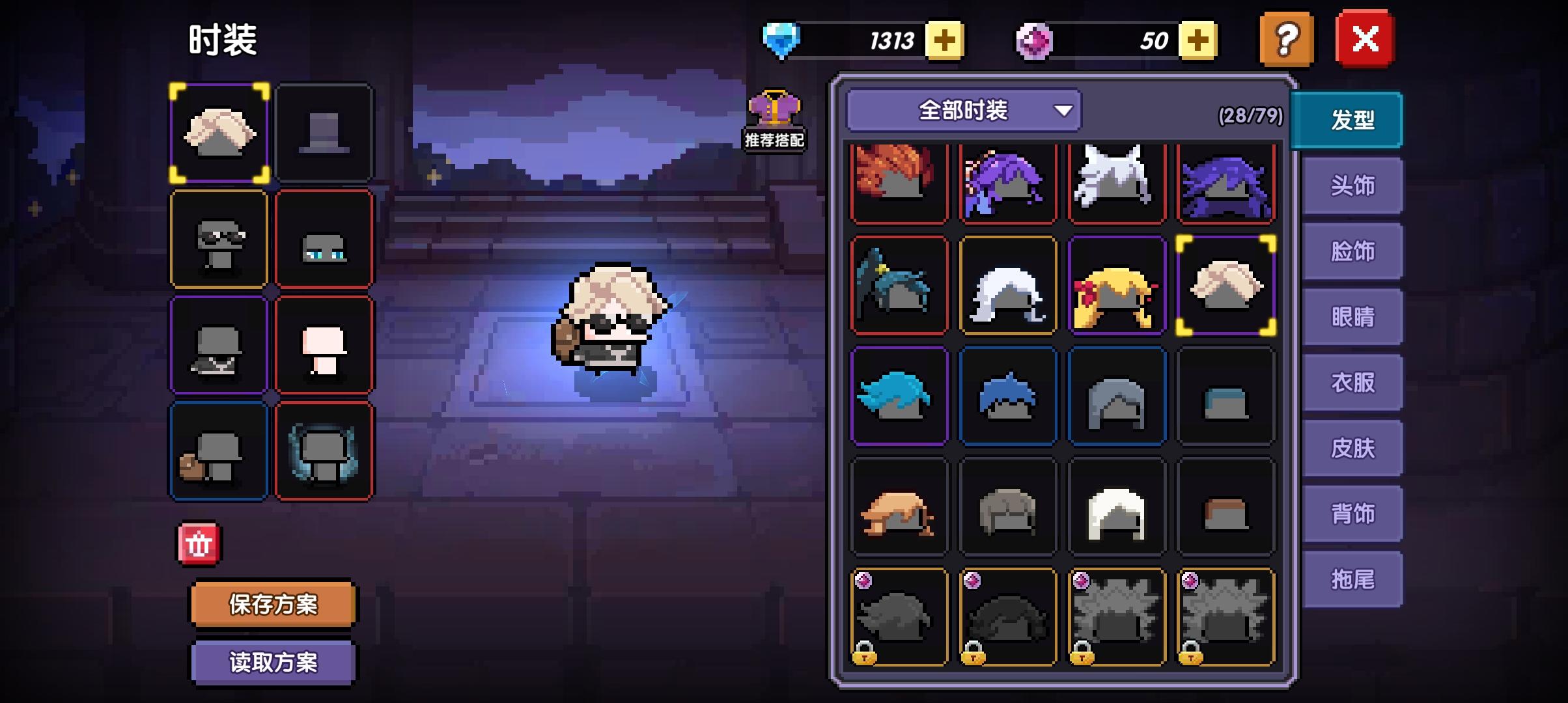Switch to the 衣服 clothes category
1568x703 pixels.
1353,383
